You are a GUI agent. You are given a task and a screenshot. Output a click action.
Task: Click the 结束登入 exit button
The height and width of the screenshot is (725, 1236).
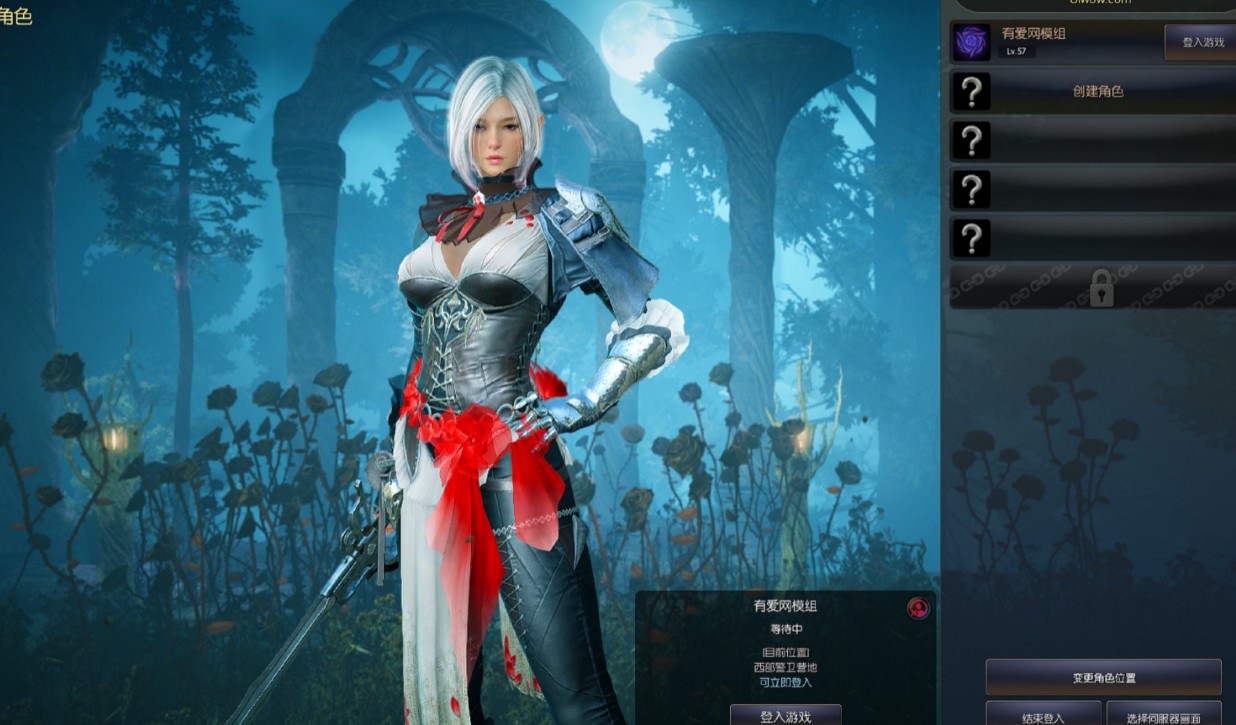pyautogui.click(x=1043, y=716)
